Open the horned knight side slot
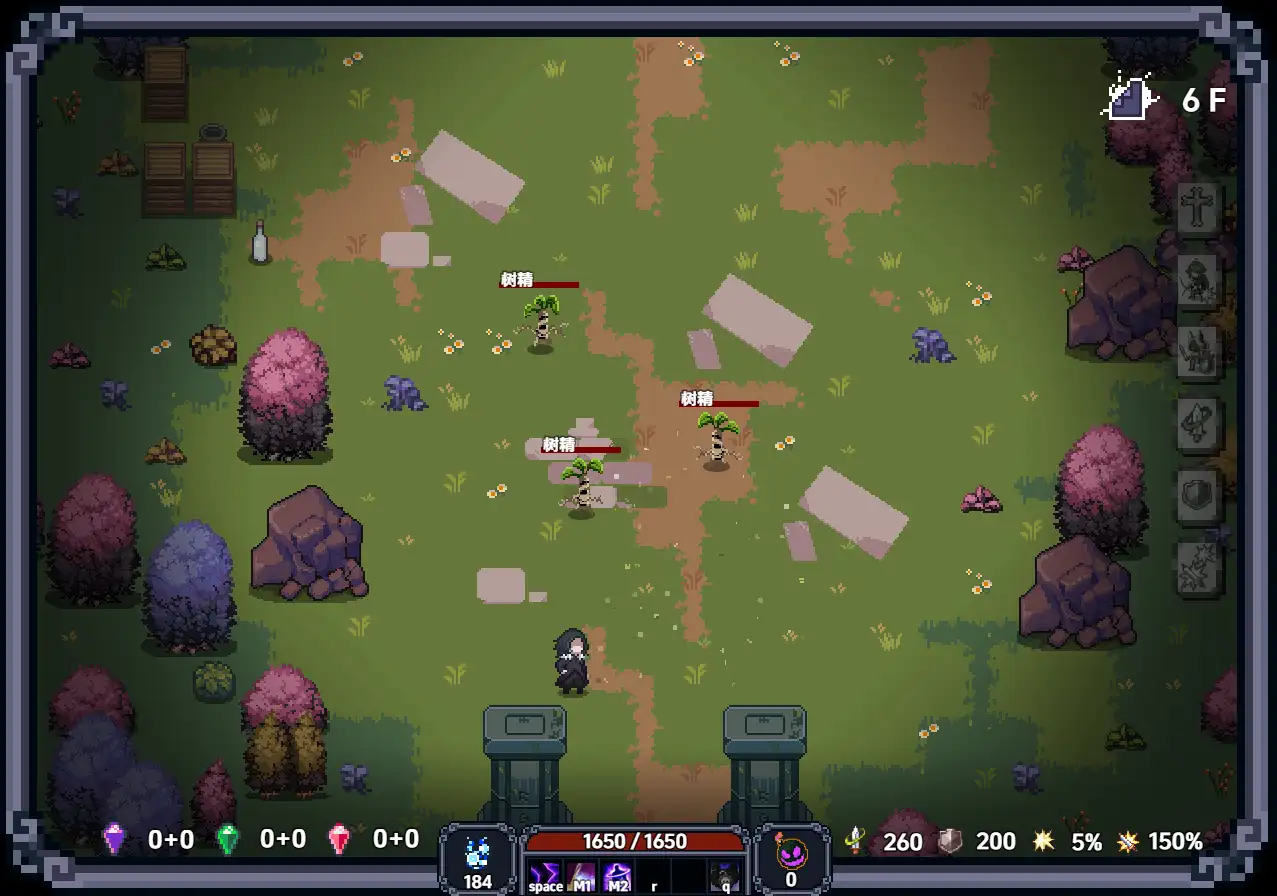This screenshot has height=896, width=1277. point(1197,352)
